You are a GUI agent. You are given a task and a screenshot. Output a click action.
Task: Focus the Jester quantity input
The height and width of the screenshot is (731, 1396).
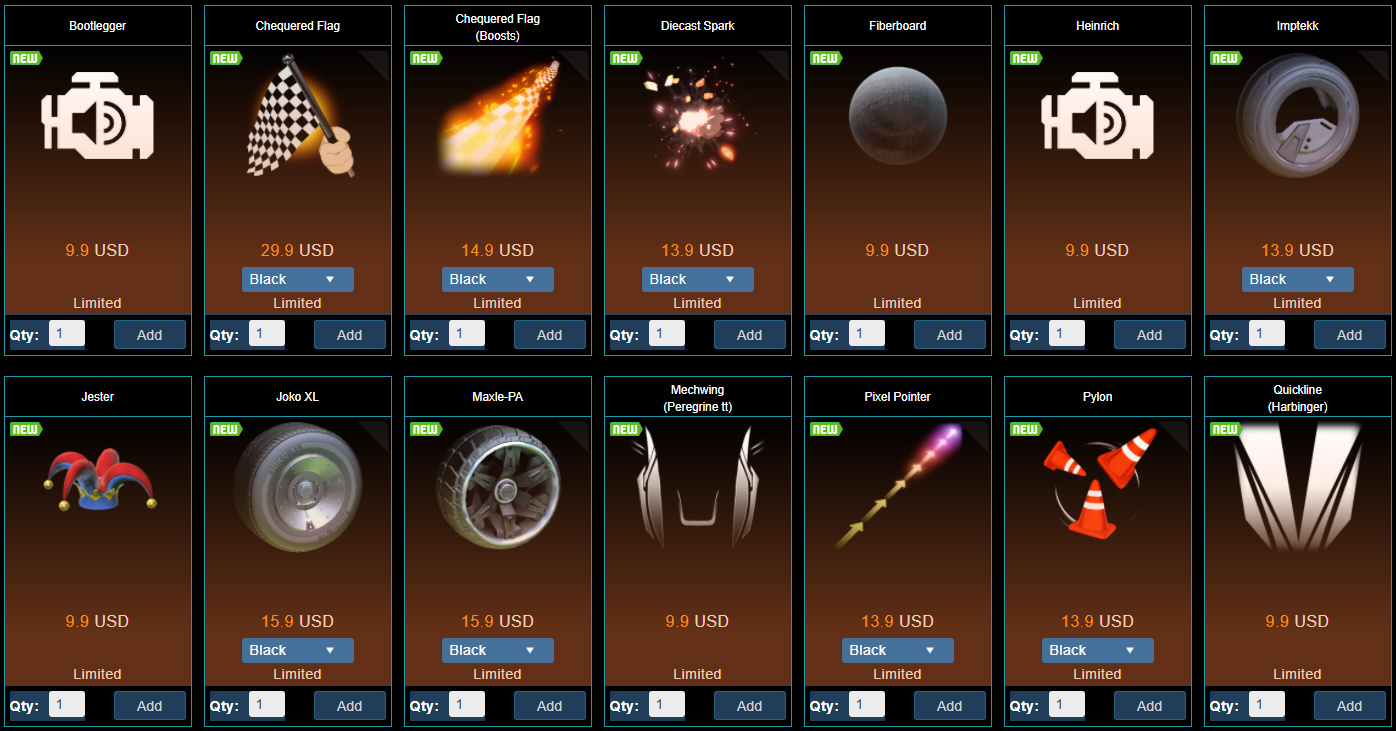point(66,705)
